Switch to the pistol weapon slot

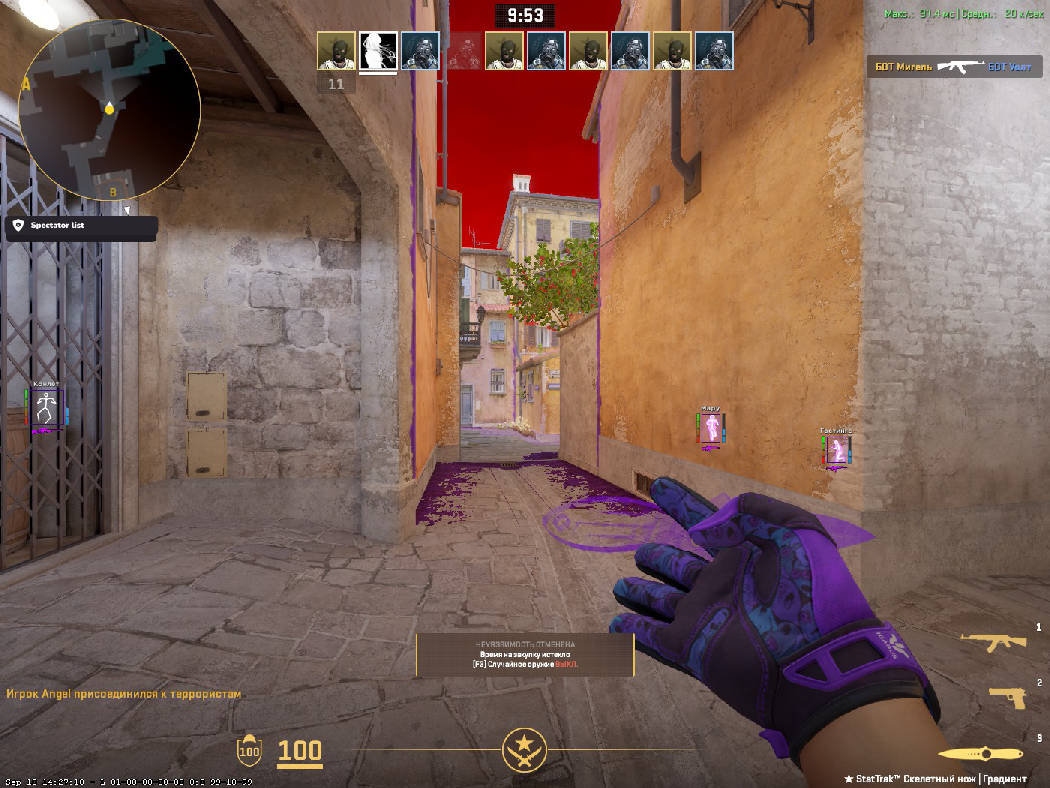pos(1006,696)
